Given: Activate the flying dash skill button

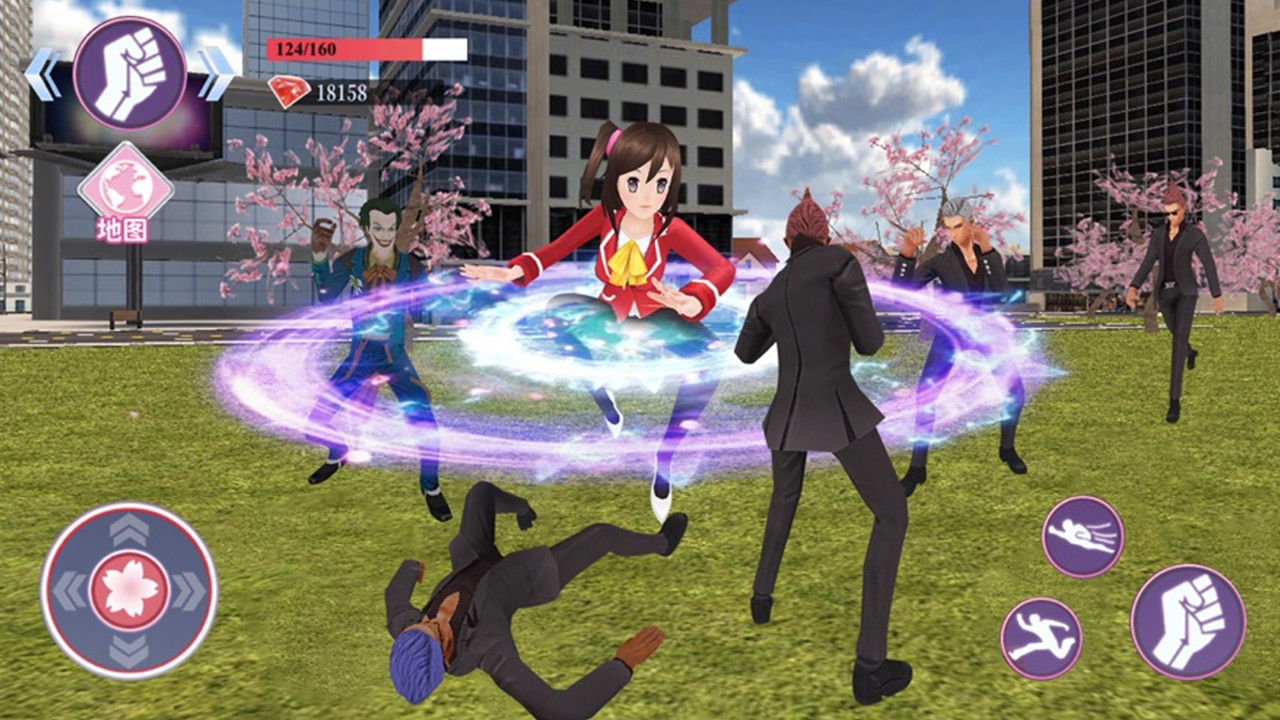Looking at the screenshot, I should (x=1082, y=537).
